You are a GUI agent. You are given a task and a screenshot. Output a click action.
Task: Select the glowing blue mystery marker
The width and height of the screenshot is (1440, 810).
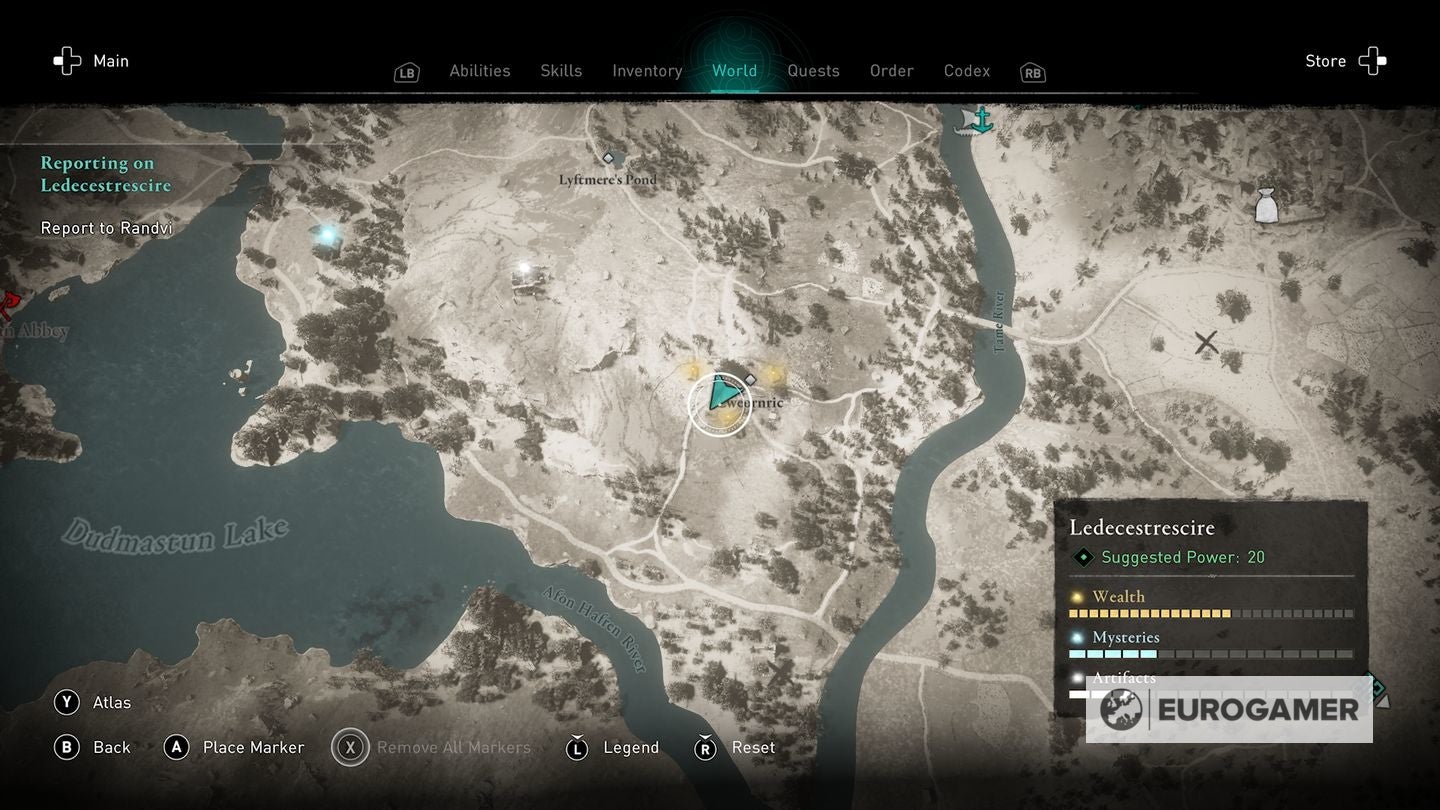(x=326, y=236)
